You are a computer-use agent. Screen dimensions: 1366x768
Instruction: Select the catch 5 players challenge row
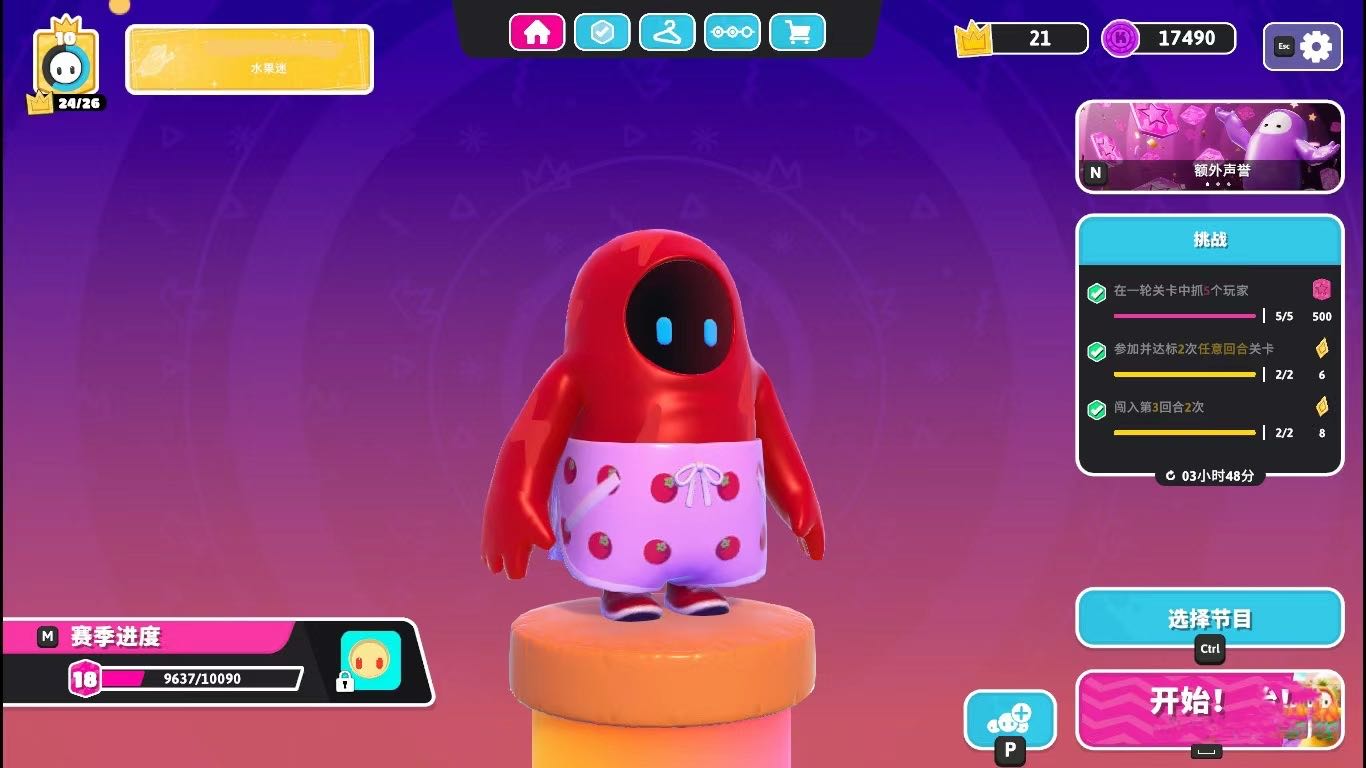(x=1209, y=302)
